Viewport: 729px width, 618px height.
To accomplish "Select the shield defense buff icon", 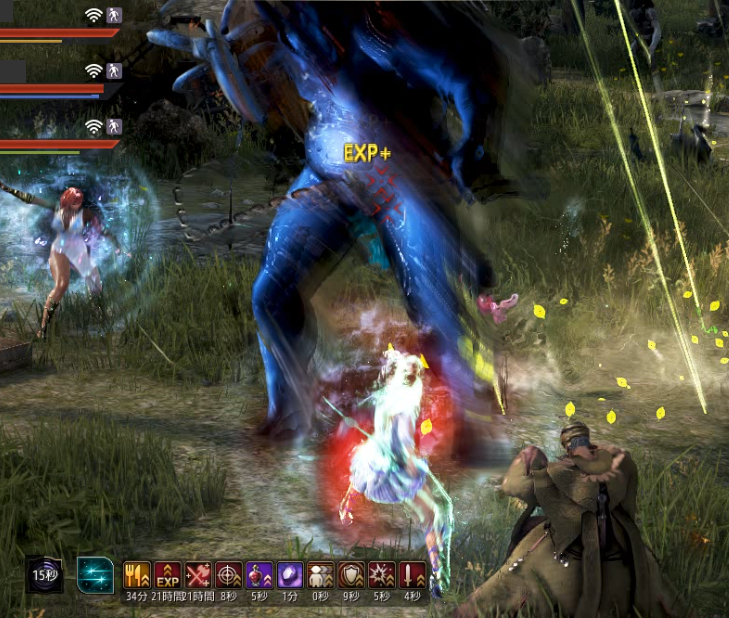I will pos(352,575).
